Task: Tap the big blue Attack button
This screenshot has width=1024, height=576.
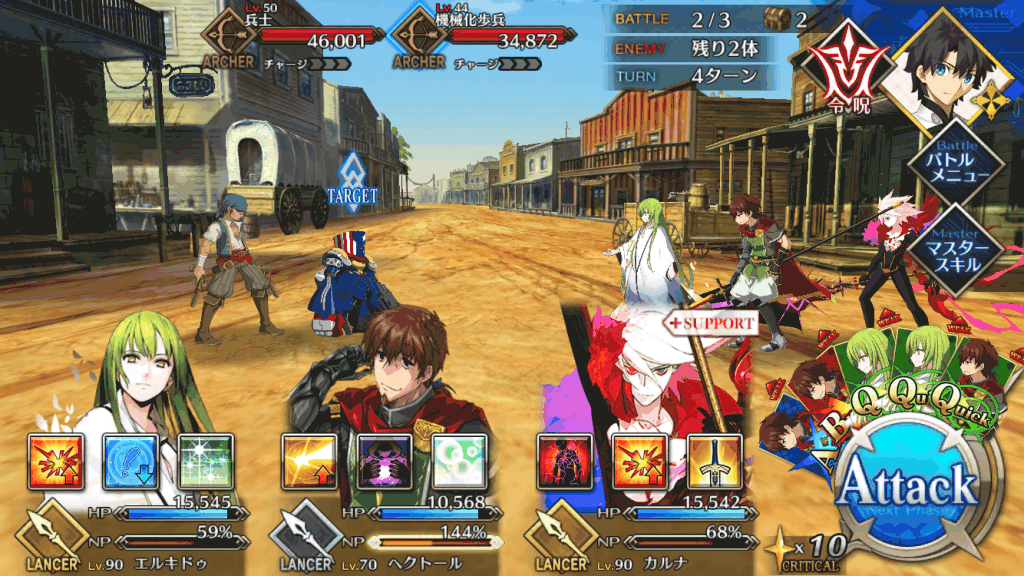Action: click(x=906, y=488)
